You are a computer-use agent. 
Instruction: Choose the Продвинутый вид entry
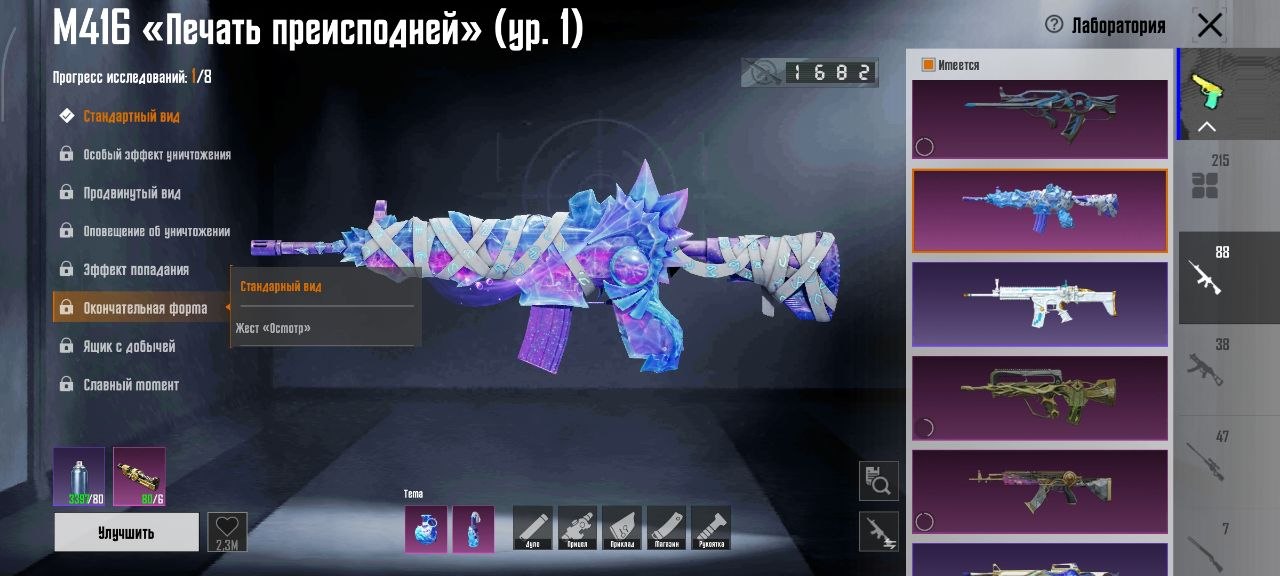click(x=131, y=193)
